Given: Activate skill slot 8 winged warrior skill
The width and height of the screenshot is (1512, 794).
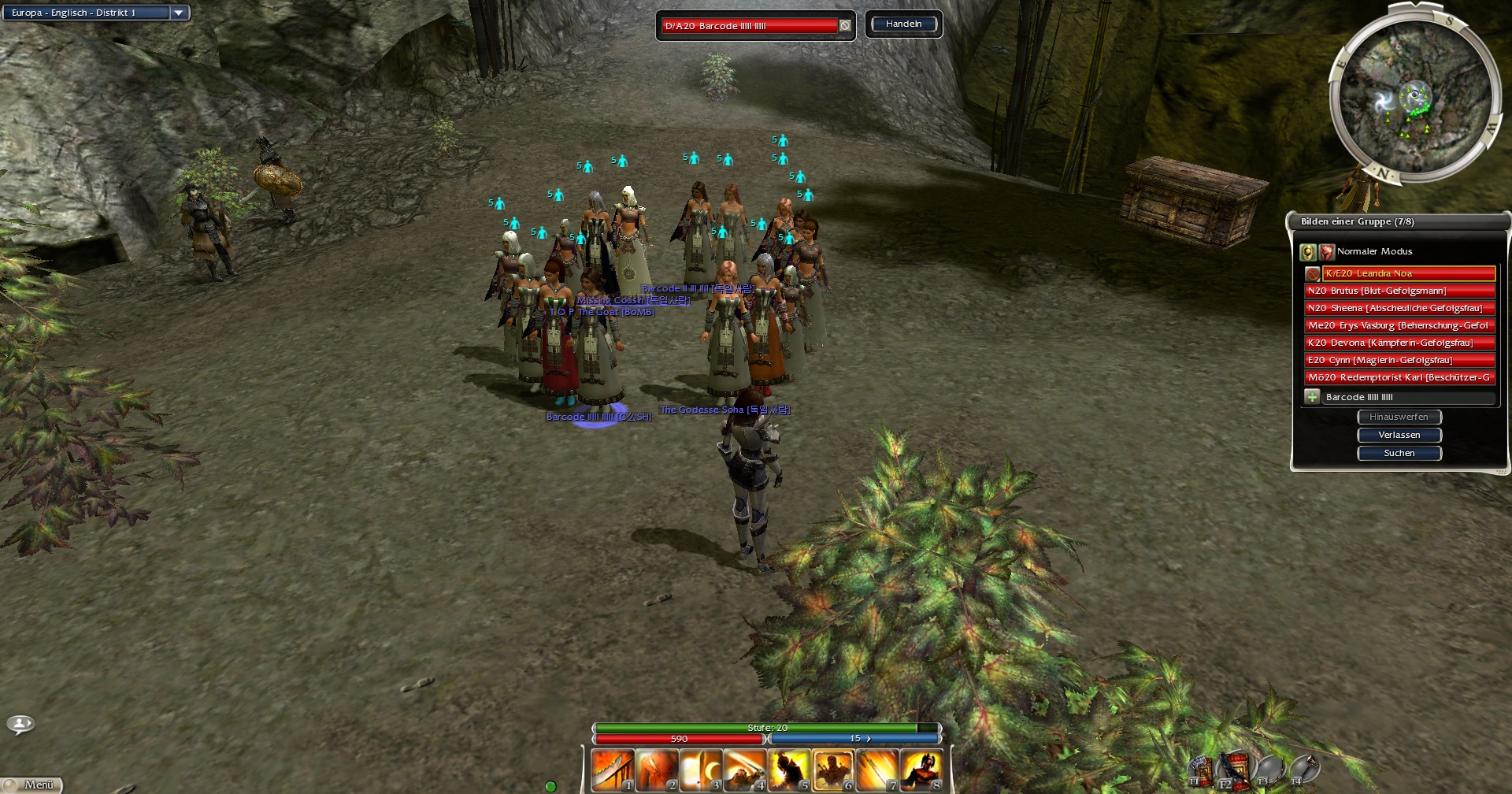Looking at the screenshot, I should (921, 770).
